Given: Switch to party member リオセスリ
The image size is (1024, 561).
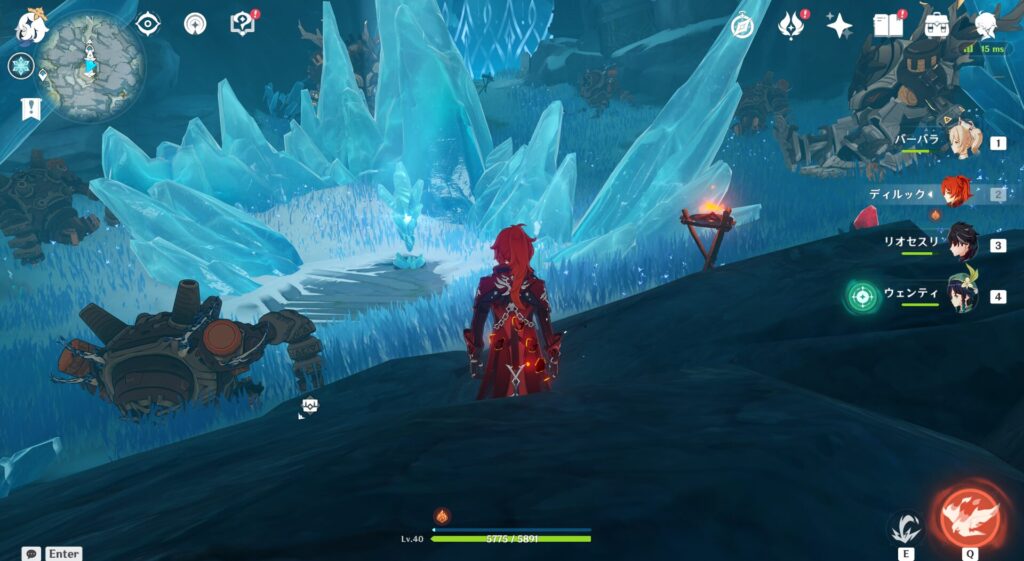Looking at the screenshot, I should point(961,244).
